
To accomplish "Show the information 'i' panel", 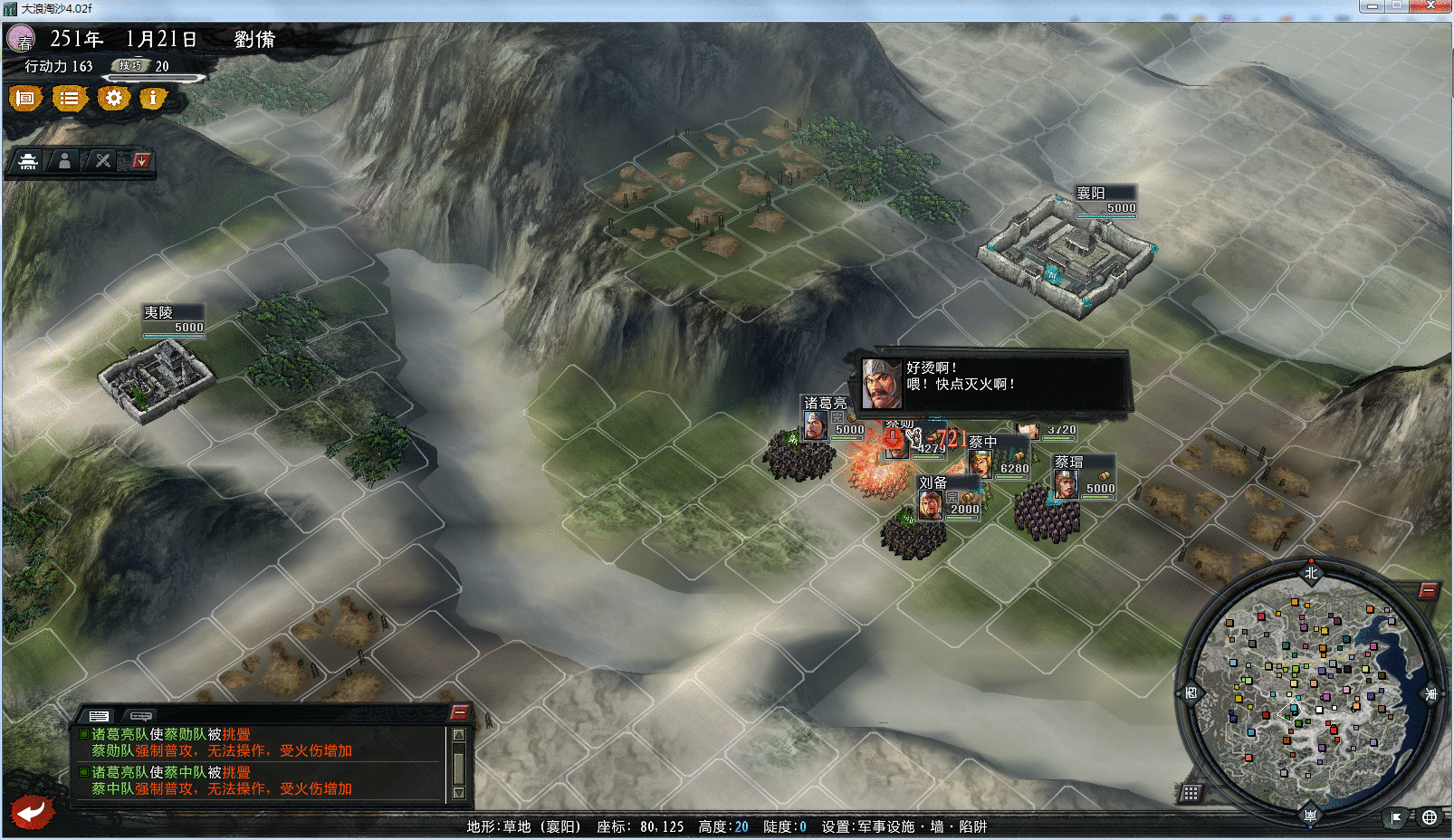I will click(153, 98).
